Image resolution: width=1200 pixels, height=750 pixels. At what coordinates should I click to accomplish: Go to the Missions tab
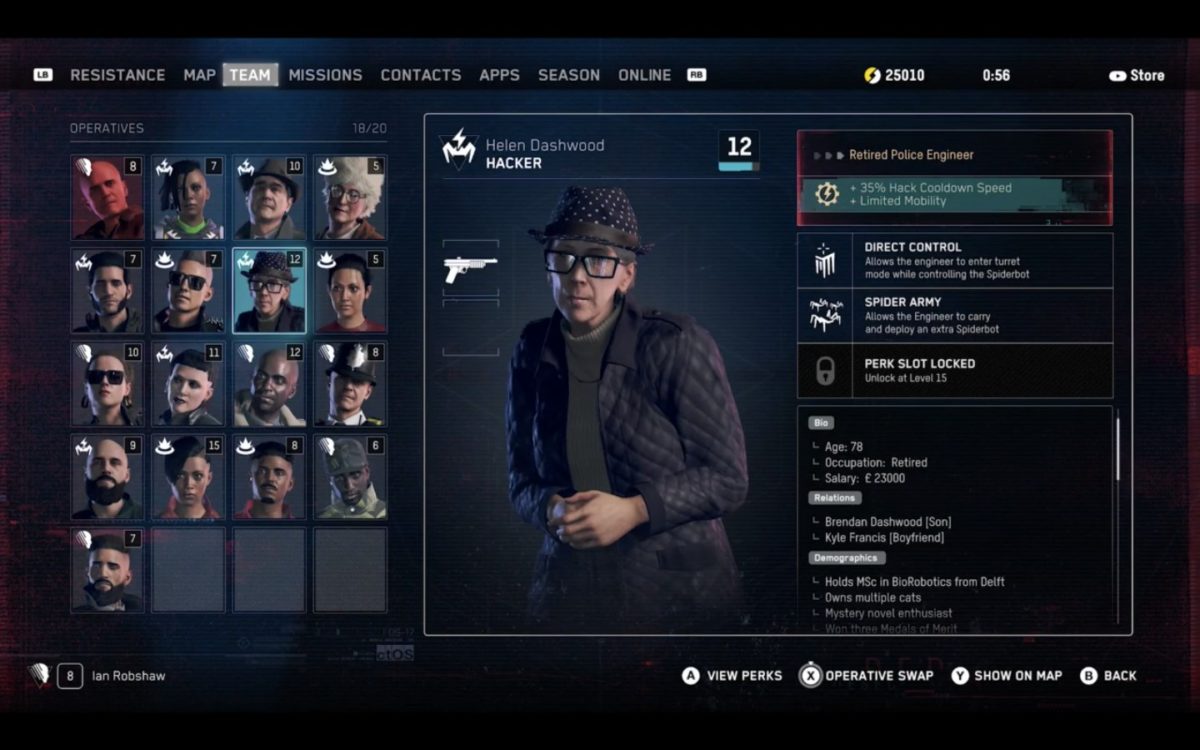point(325,75)
